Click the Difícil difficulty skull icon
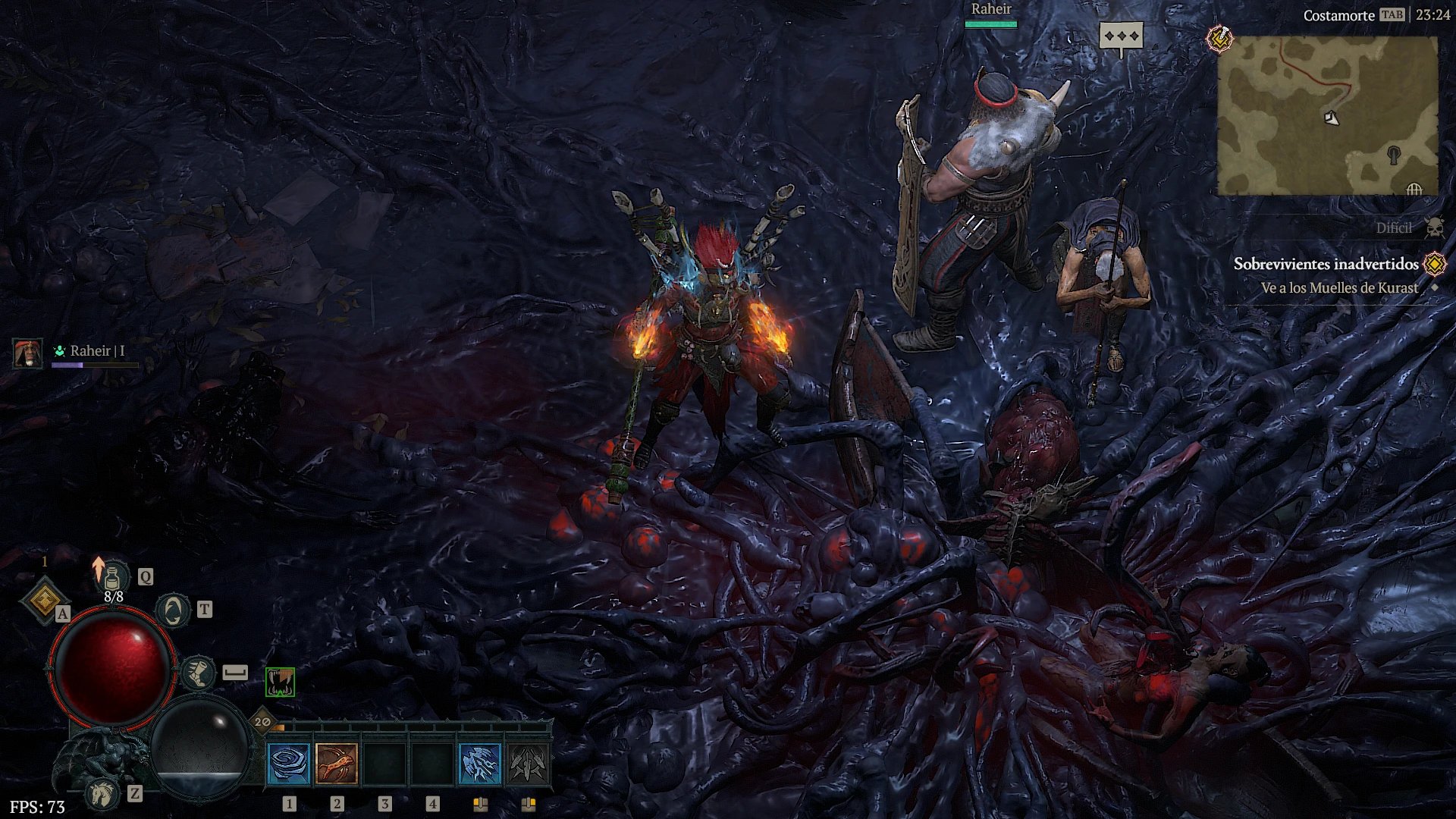This screenshot has width=1456, height=819. [x=1433, y=227]
